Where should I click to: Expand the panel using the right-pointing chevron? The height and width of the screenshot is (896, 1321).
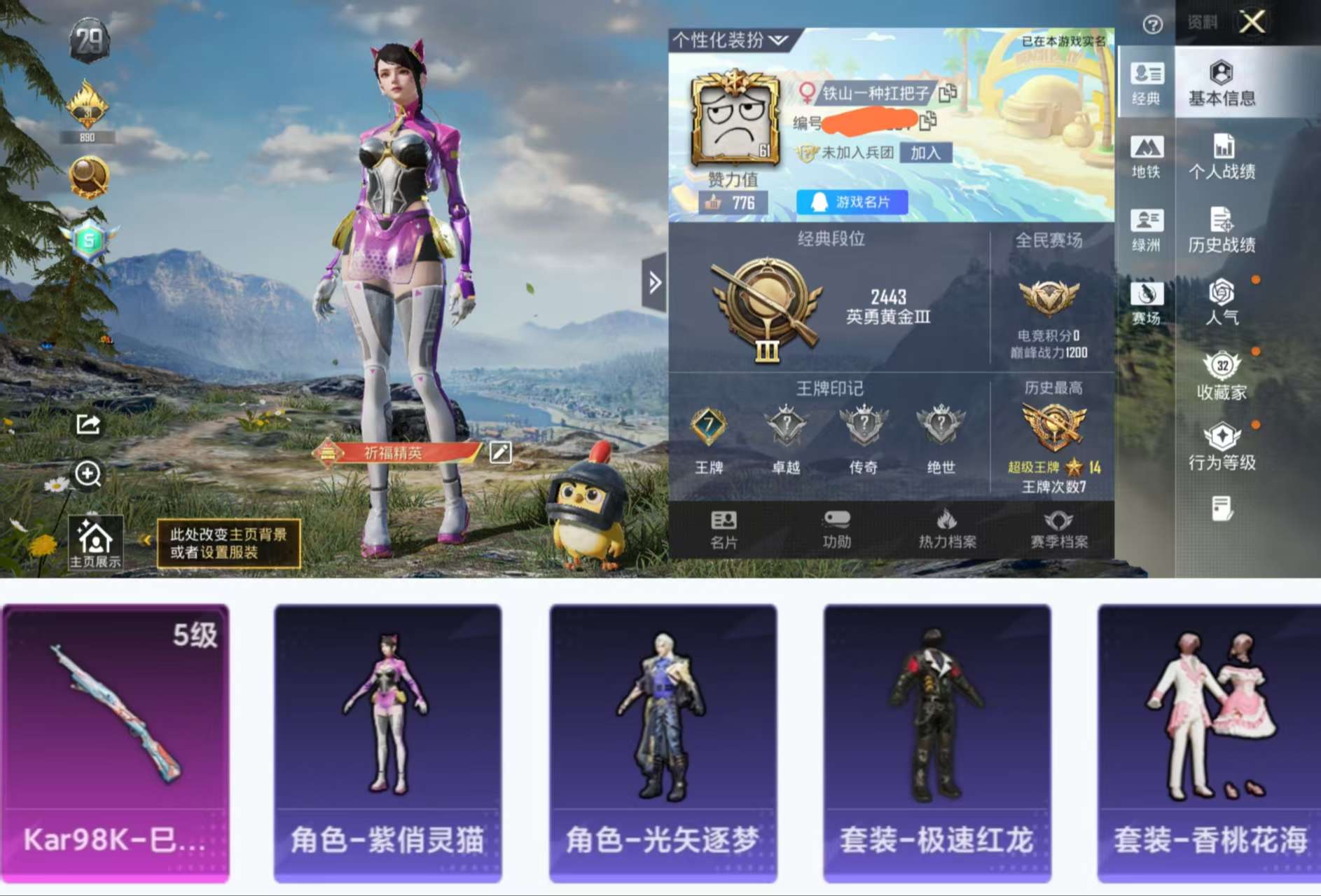tap(655, 280)
